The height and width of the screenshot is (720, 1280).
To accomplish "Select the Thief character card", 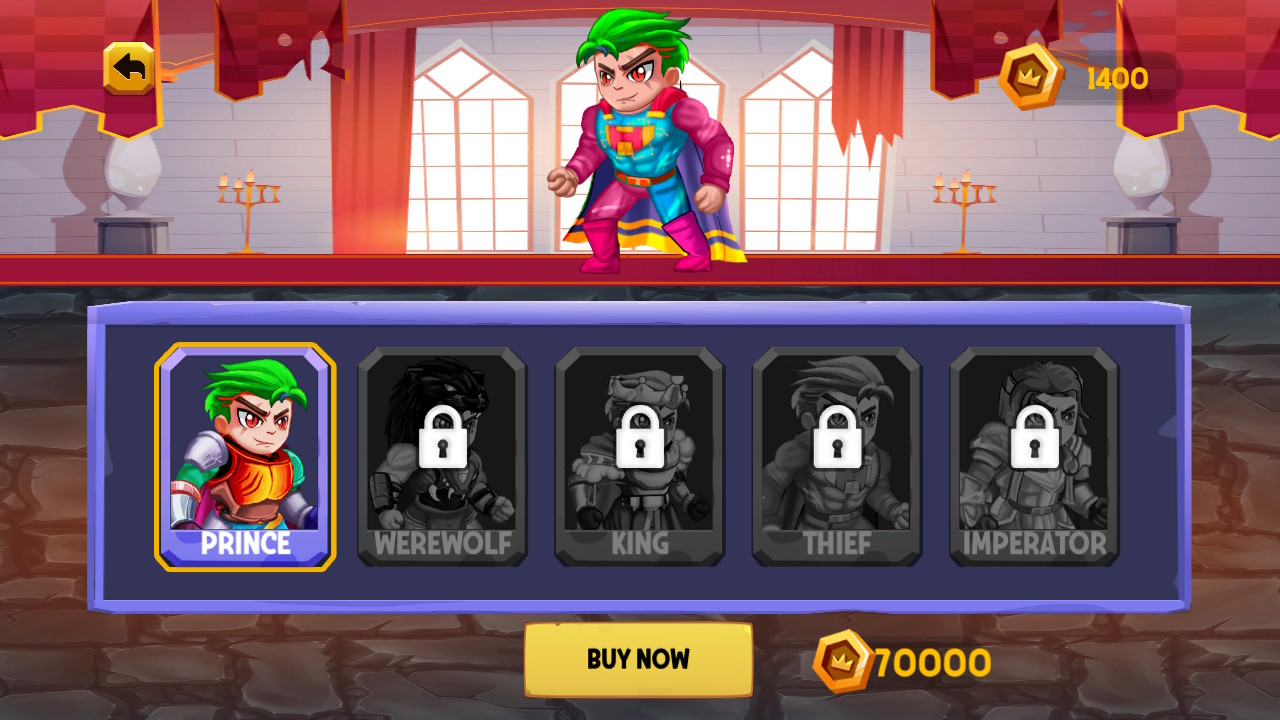I will pyautogui.click(x=836, y=455).
